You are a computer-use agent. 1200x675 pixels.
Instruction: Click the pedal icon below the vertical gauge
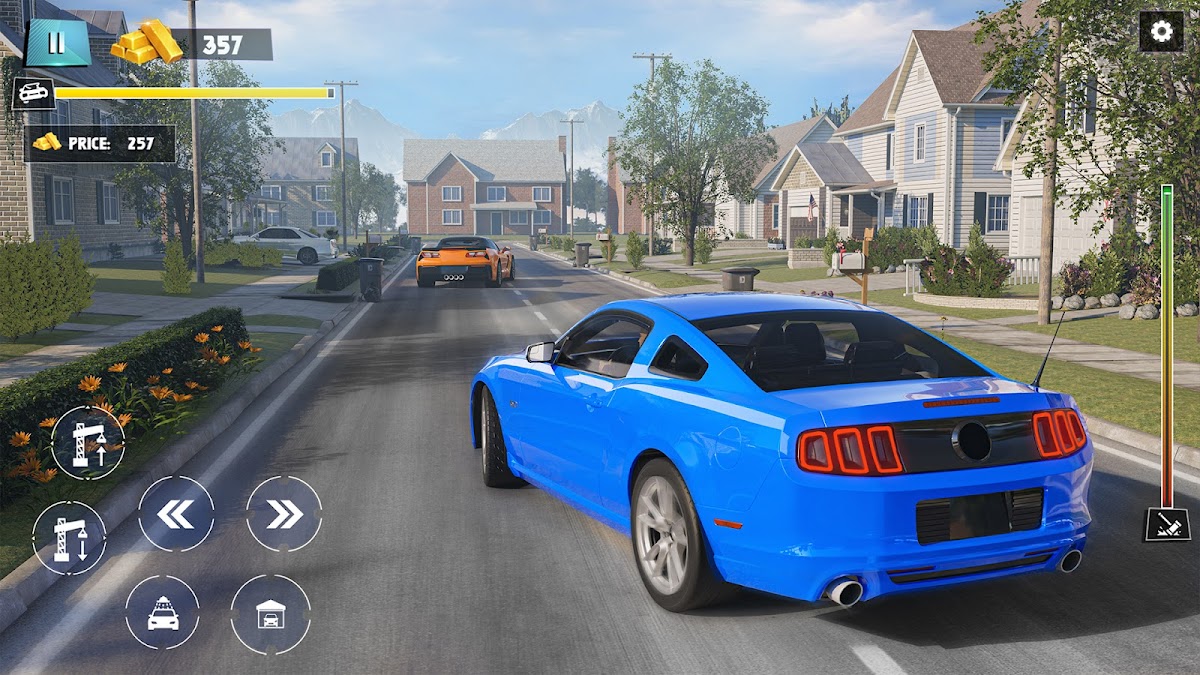click(x=1167, y=524)
